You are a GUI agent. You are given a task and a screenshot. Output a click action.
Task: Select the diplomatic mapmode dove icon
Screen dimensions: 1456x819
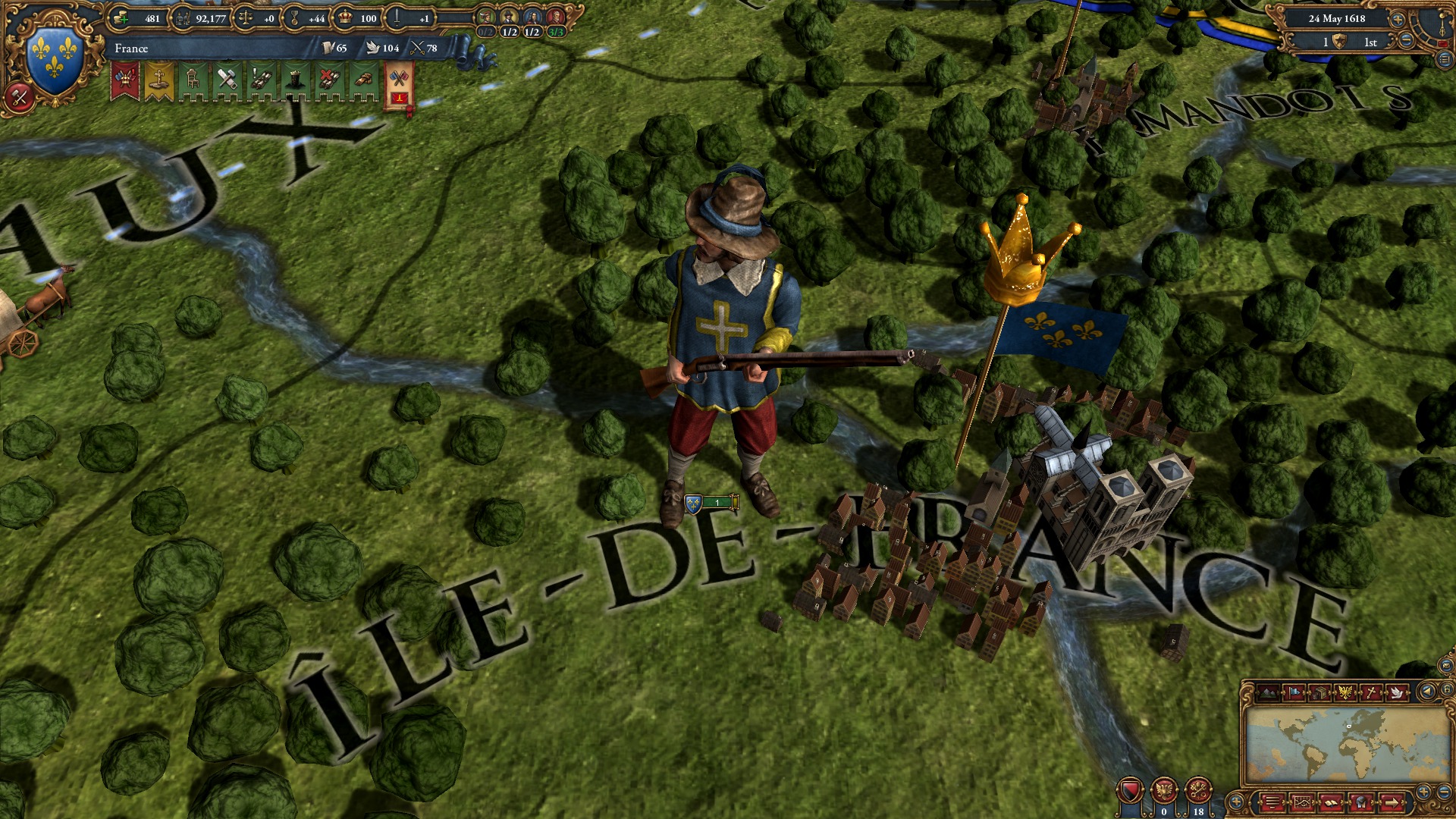pyautogui.click(x=1397, y=693)
